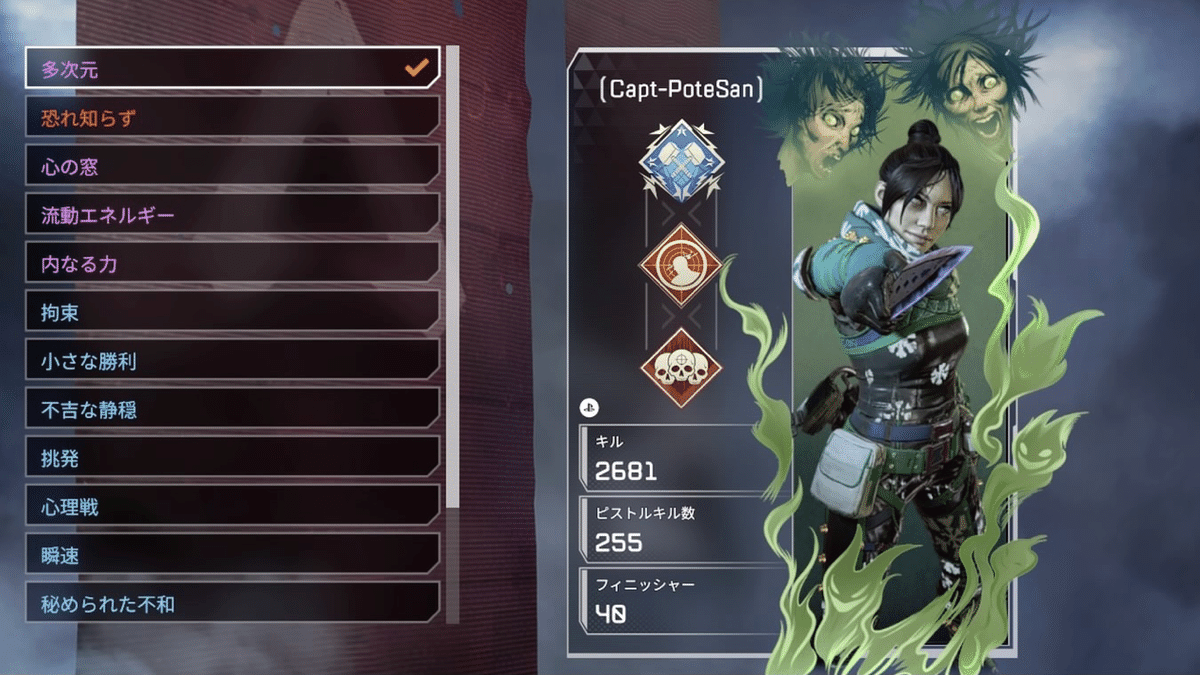The height and width of the screenshot is (675, 1200).
Task: Select the 不吉な静穏 entry
Action: tap(232, 410)
